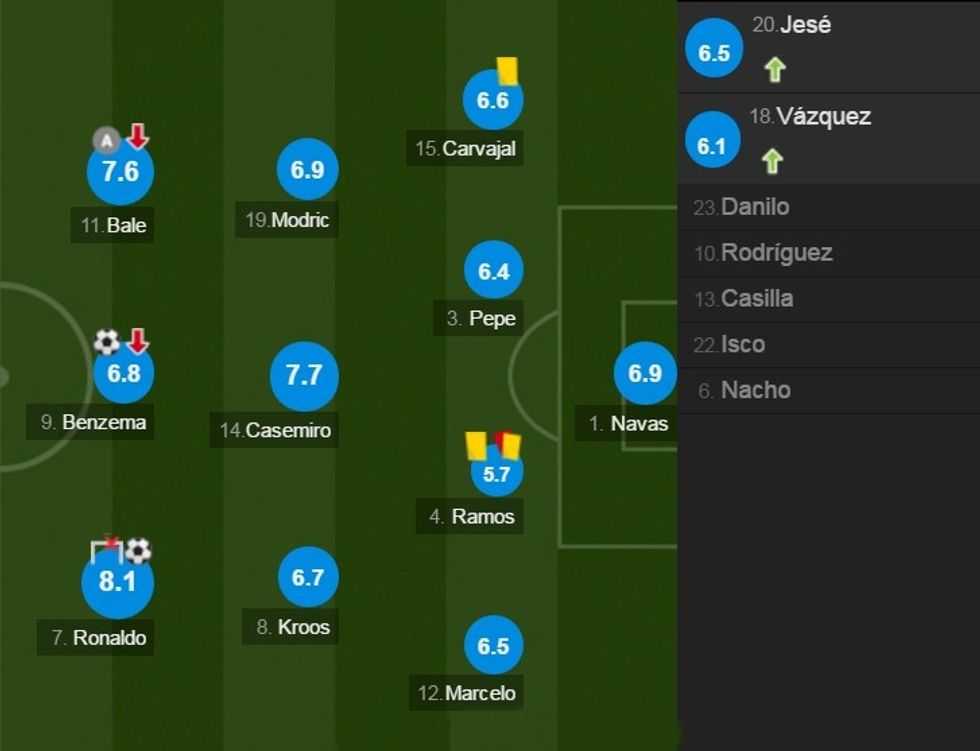Choose Nacho in the substitutes list

[x=755, y=390]
